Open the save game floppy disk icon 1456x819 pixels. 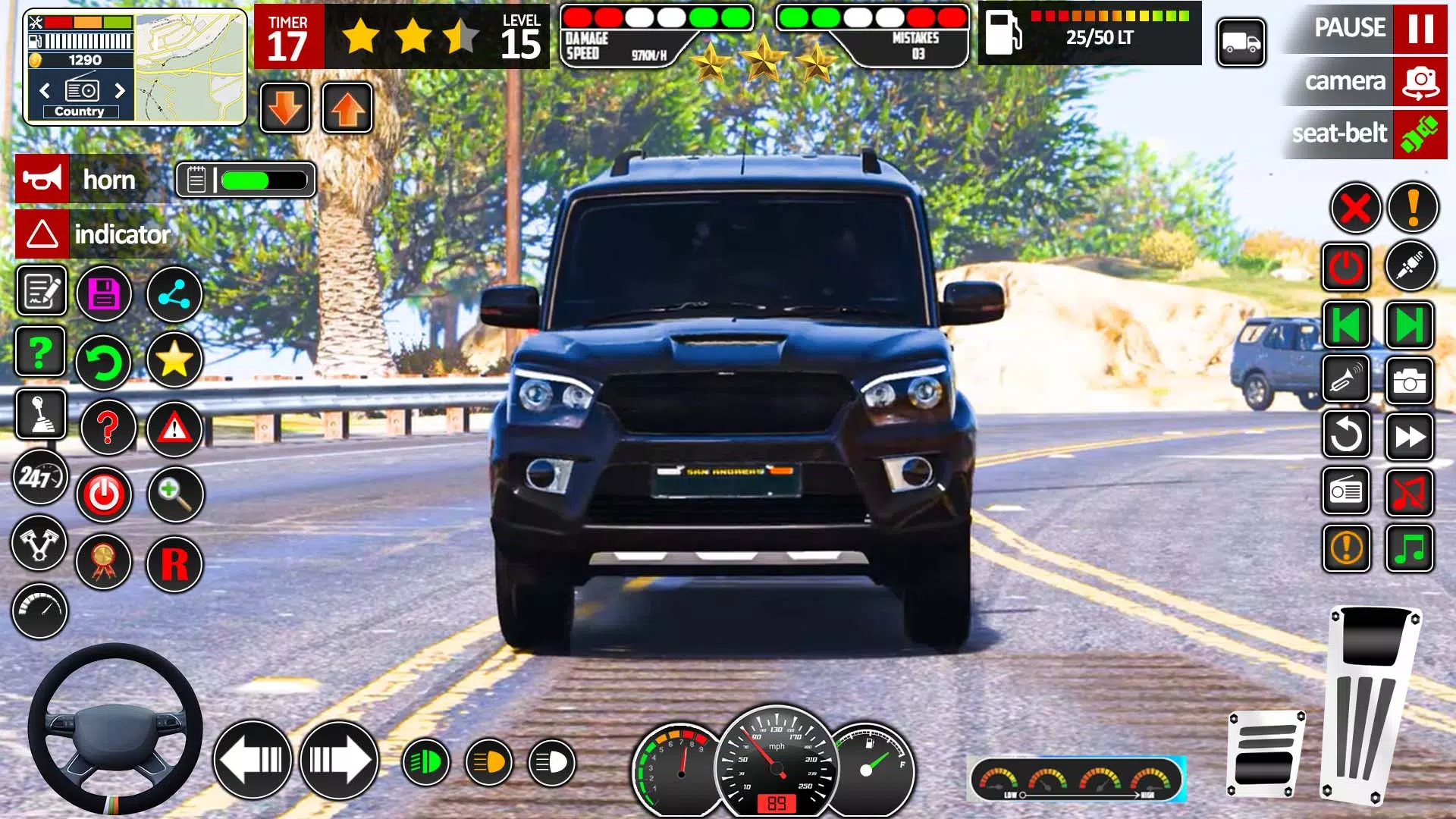click(x=105, y=292)
